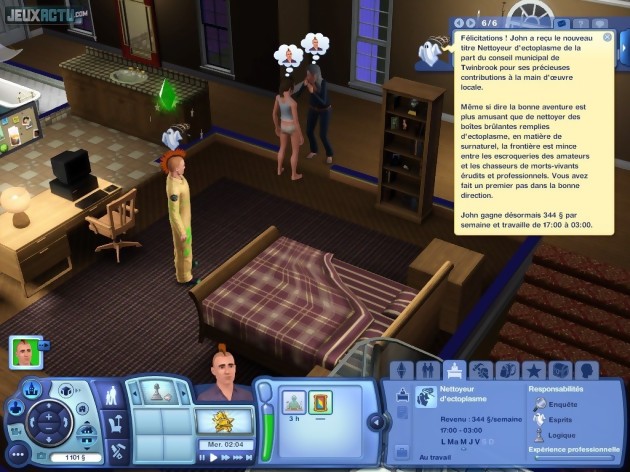
Task: Set the game speed to fast forward
Action: 226,457
